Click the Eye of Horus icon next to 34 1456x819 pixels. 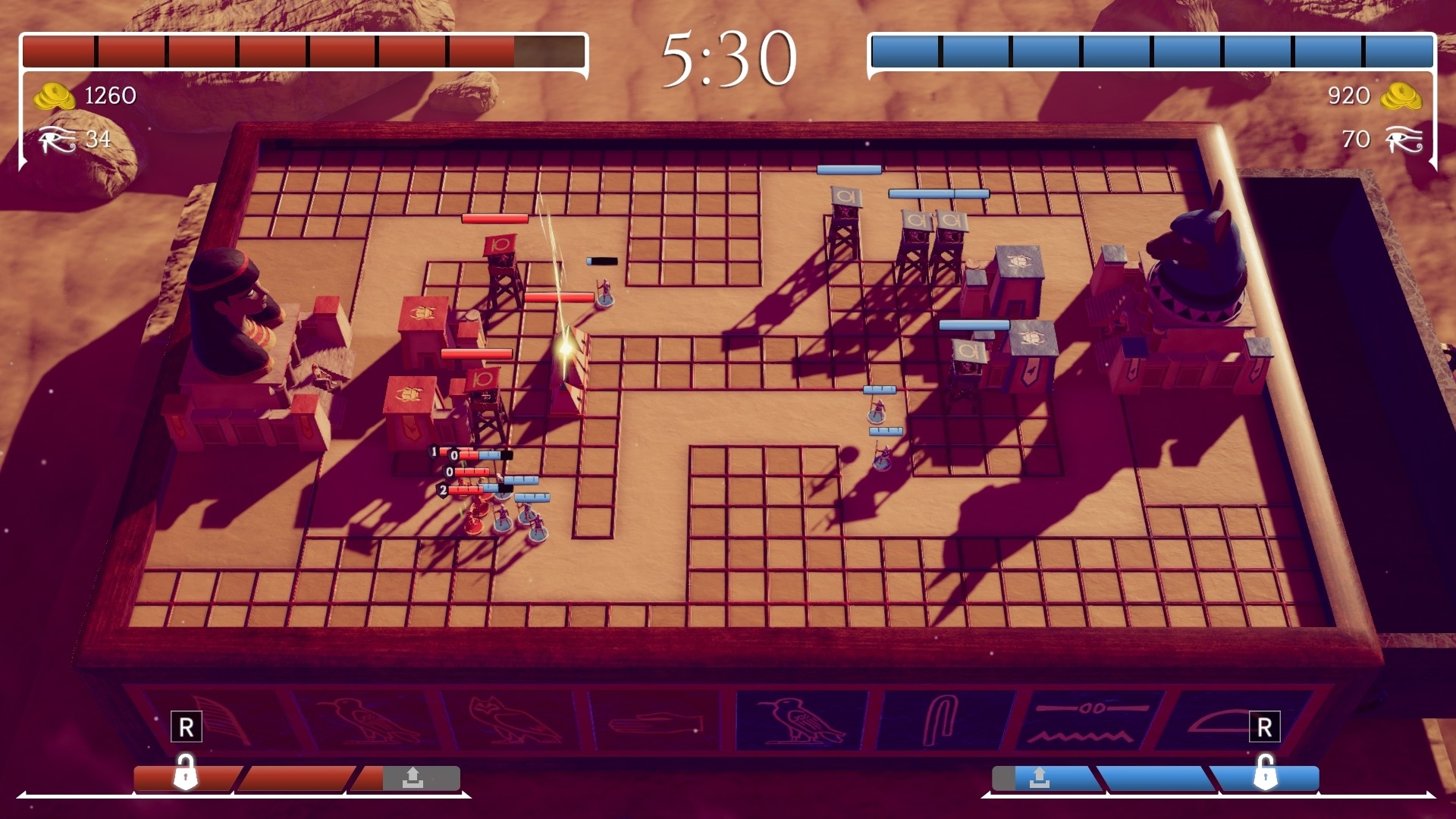[57, 140]
